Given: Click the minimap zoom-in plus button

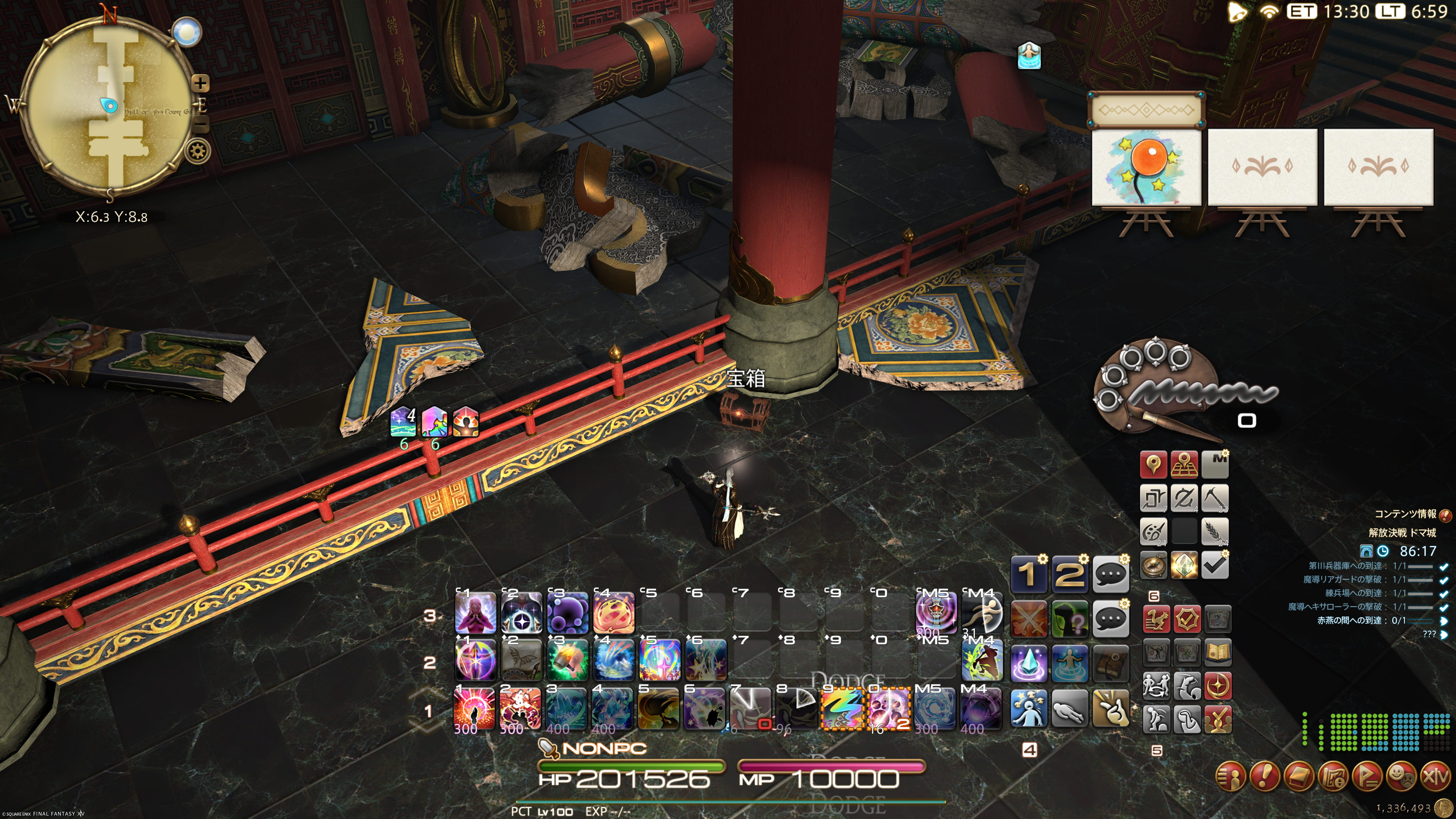Looking at the screenshot, I should pyautogui.click(x=201, y=84).
